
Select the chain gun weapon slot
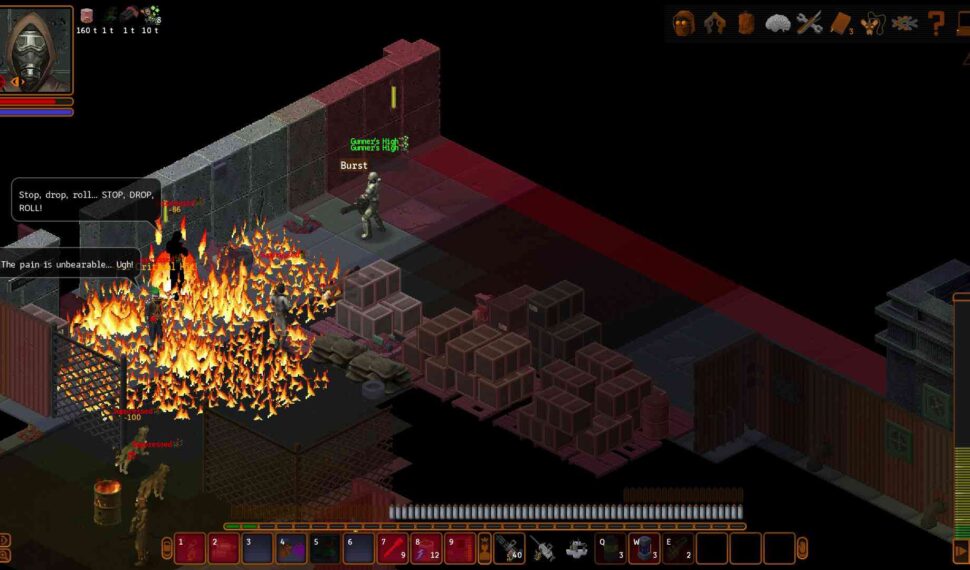[509, 548]
